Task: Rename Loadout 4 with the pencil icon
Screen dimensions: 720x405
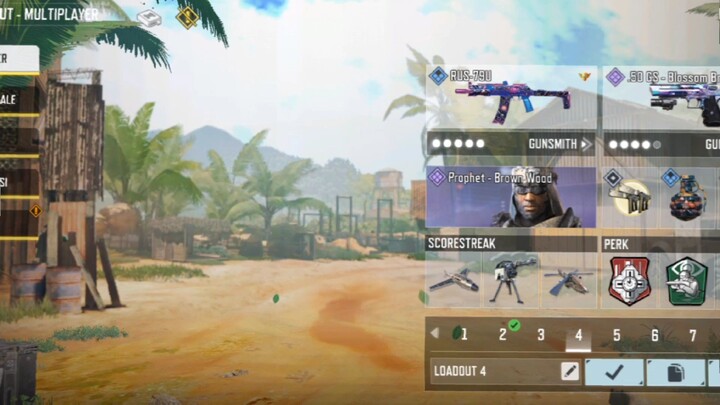Action: coord(569,372)
